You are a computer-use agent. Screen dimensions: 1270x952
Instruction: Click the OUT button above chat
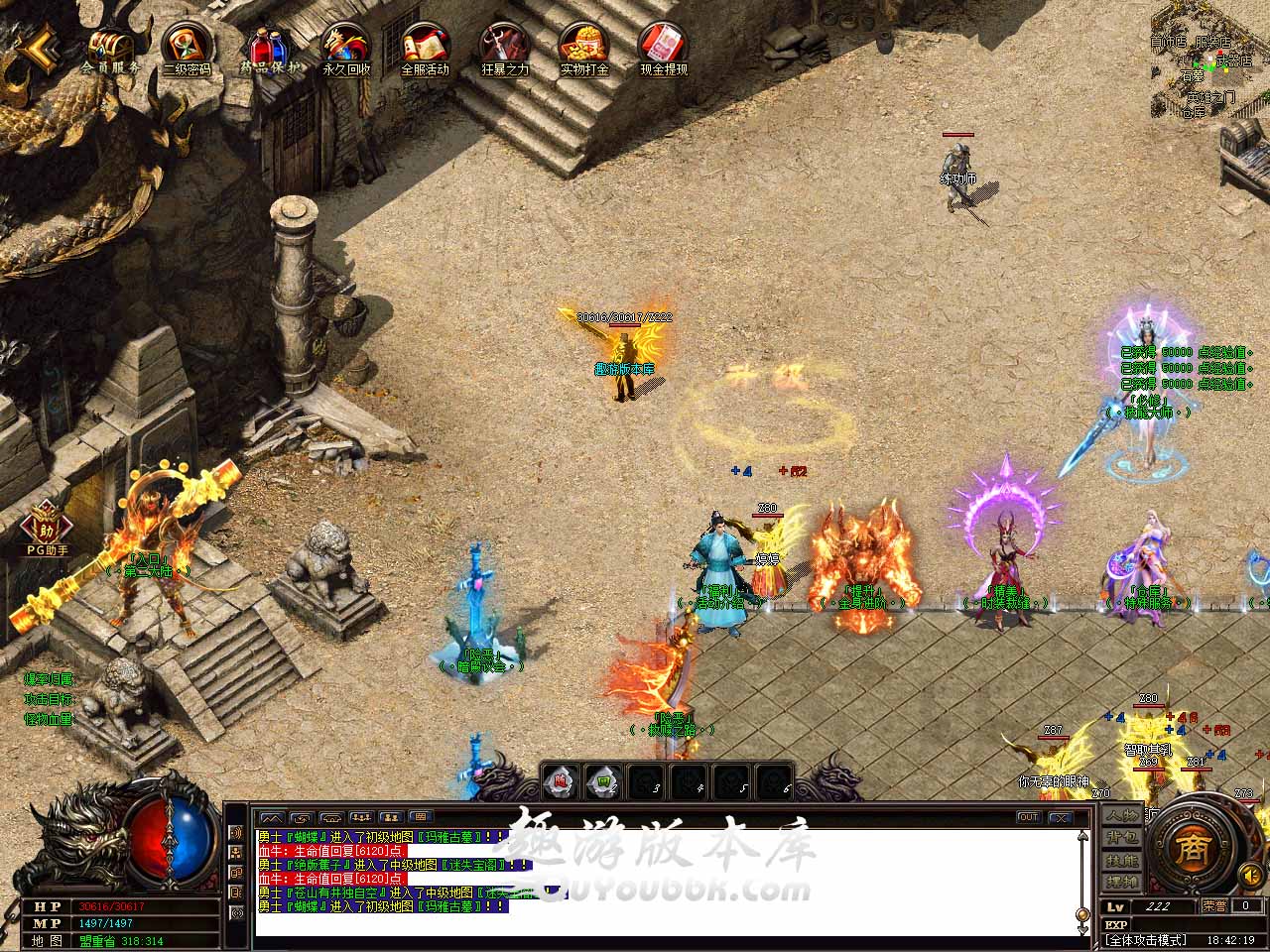tap(1028, 817)
